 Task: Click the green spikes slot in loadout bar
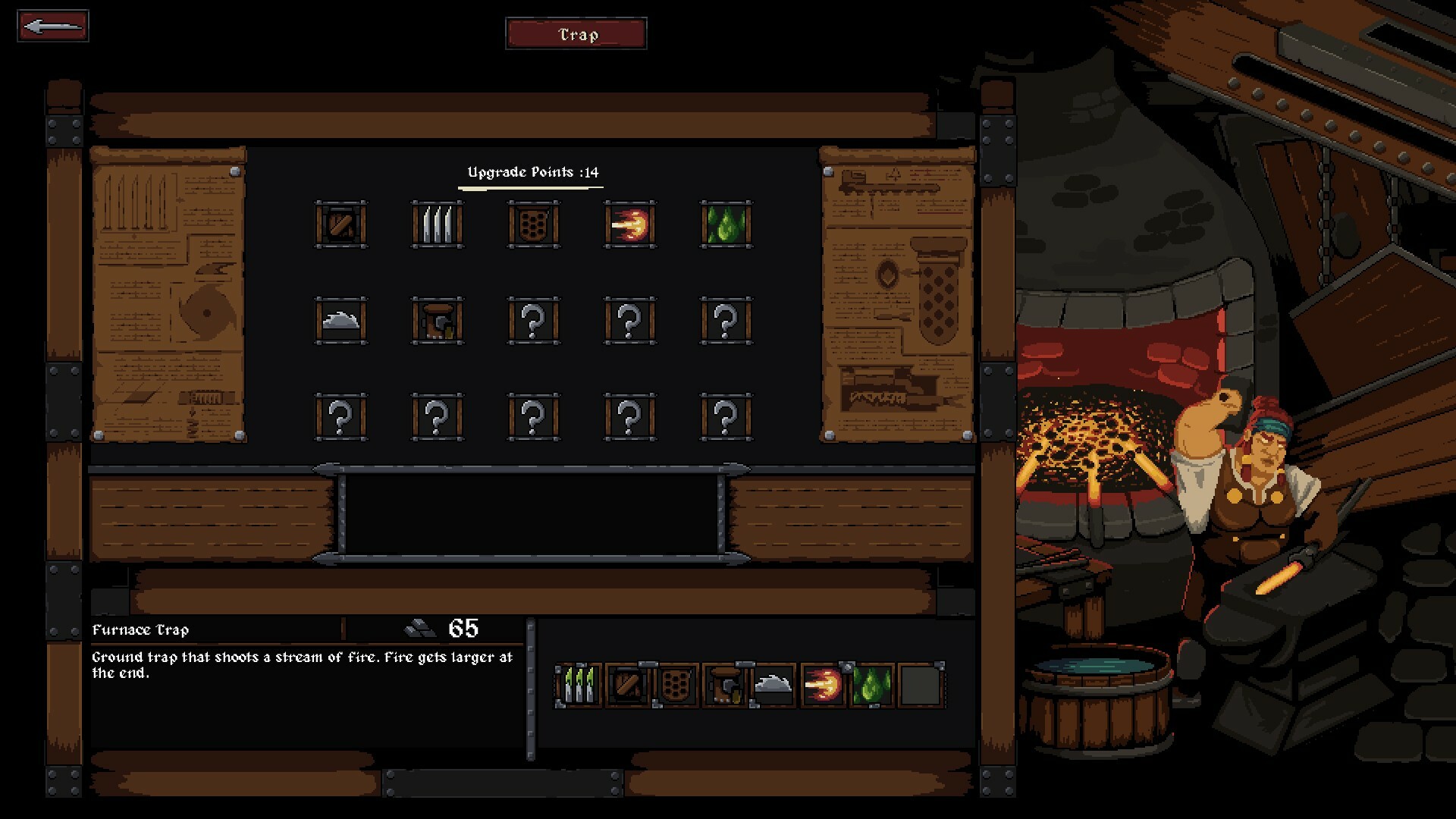point(579,686)
